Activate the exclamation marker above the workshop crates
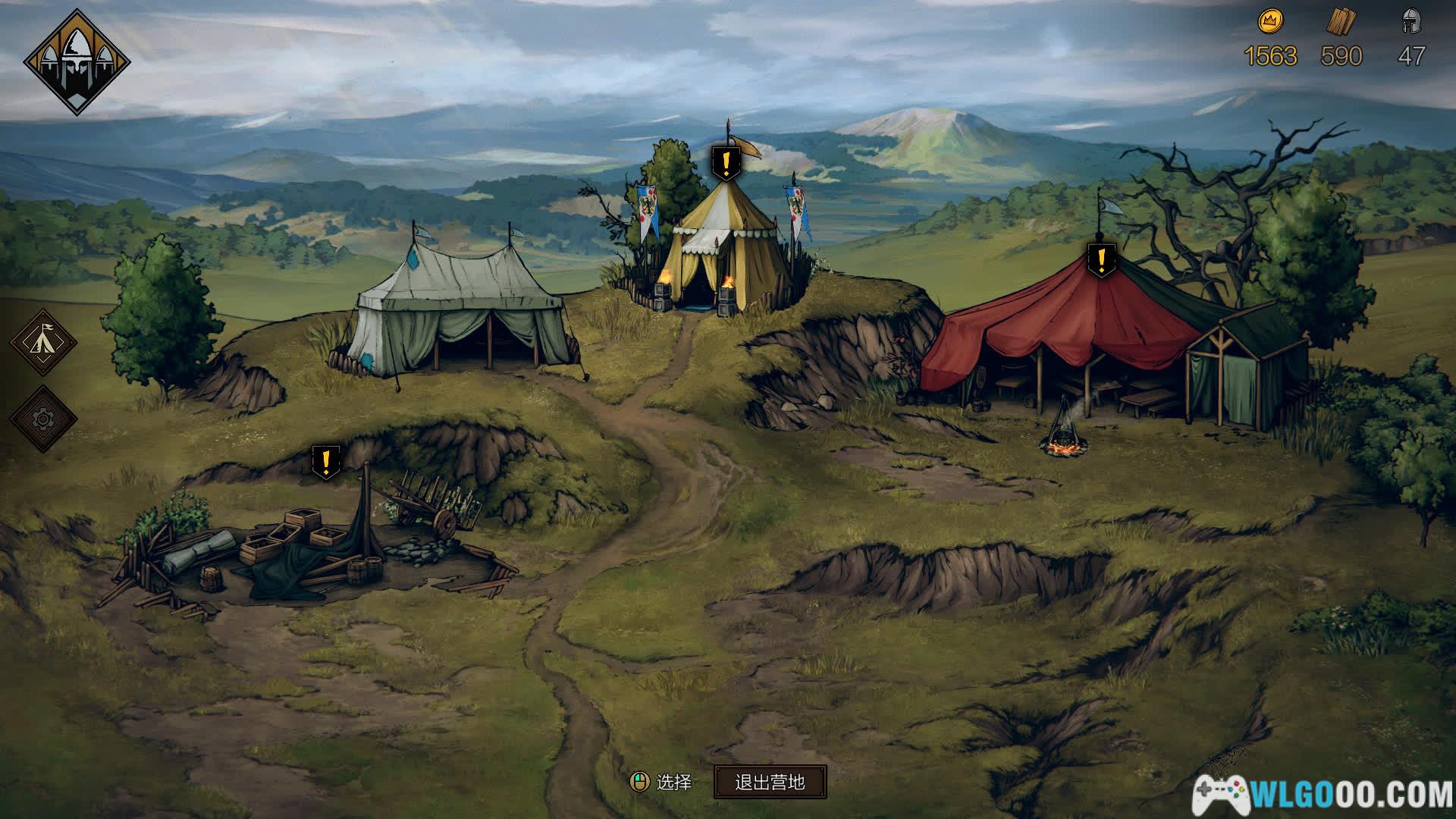1456x819 pixels. point(326,461)
